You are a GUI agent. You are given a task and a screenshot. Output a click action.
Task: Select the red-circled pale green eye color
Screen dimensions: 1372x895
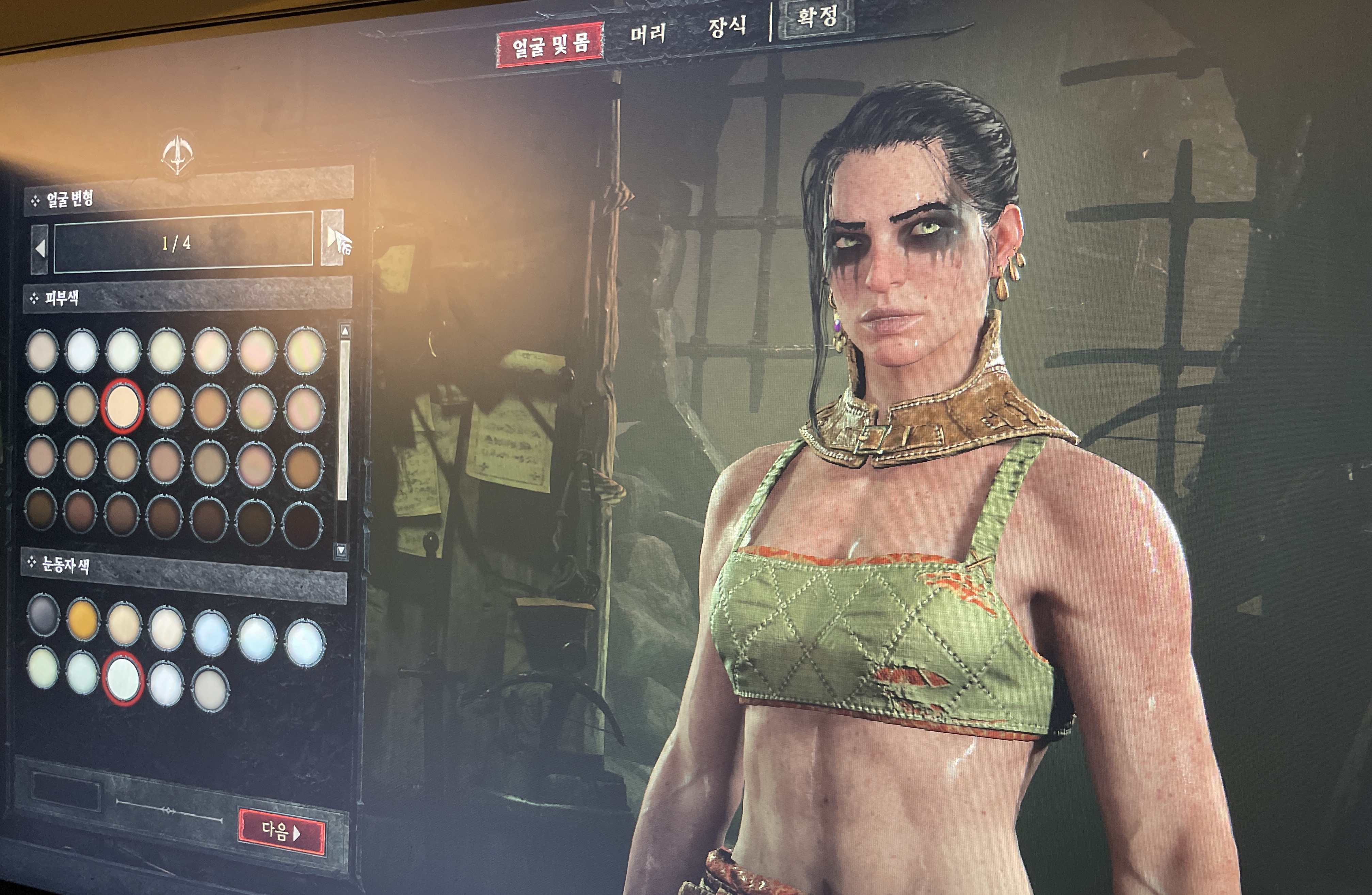[123, 678]
